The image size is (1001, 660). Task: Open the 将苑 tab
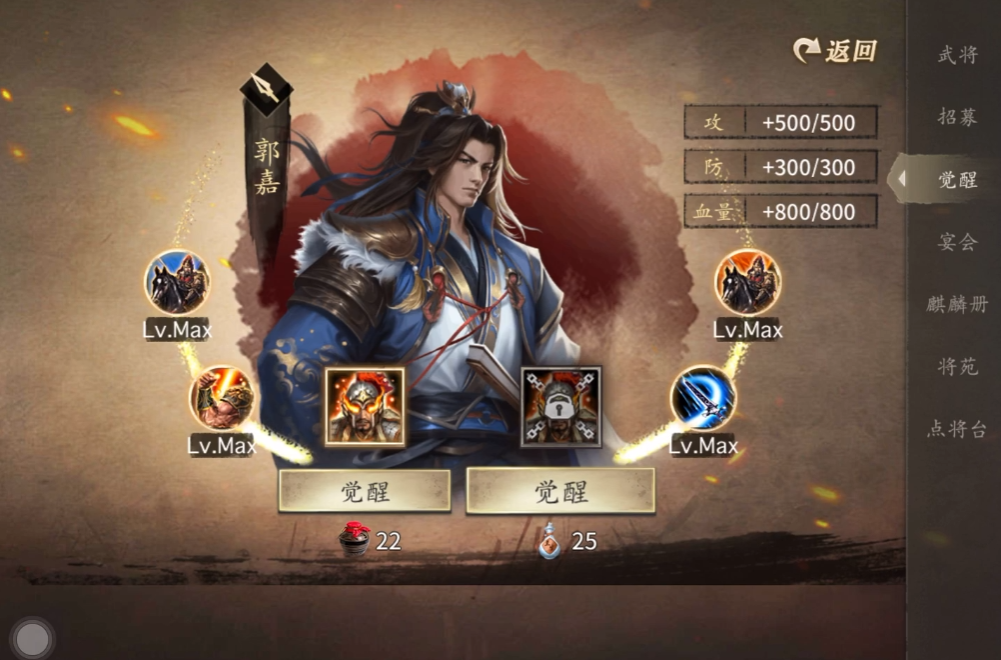click(x=957, y=366)
